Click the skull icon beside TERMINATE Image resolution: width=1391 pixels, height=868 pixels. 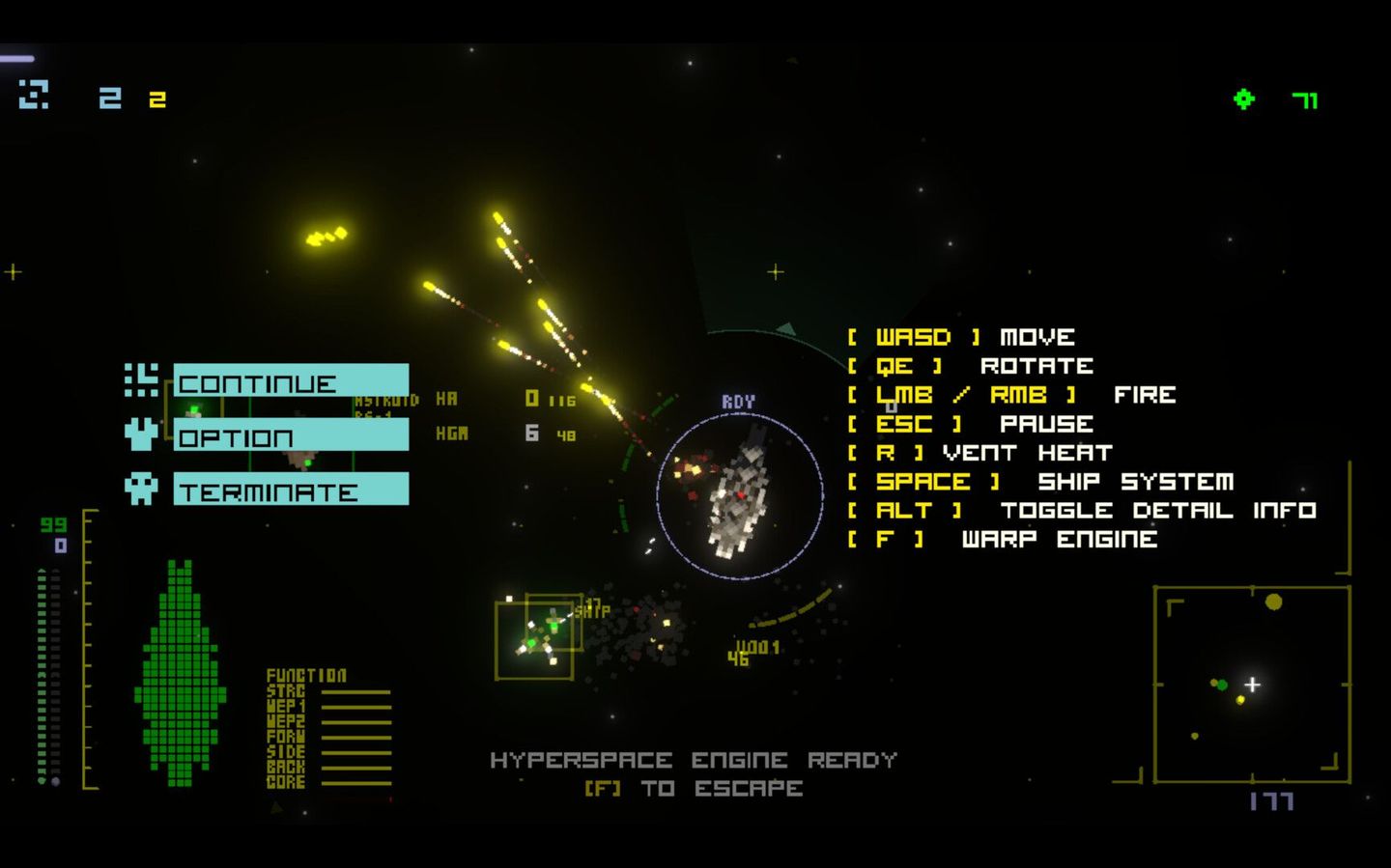click(x=140, y=489)
